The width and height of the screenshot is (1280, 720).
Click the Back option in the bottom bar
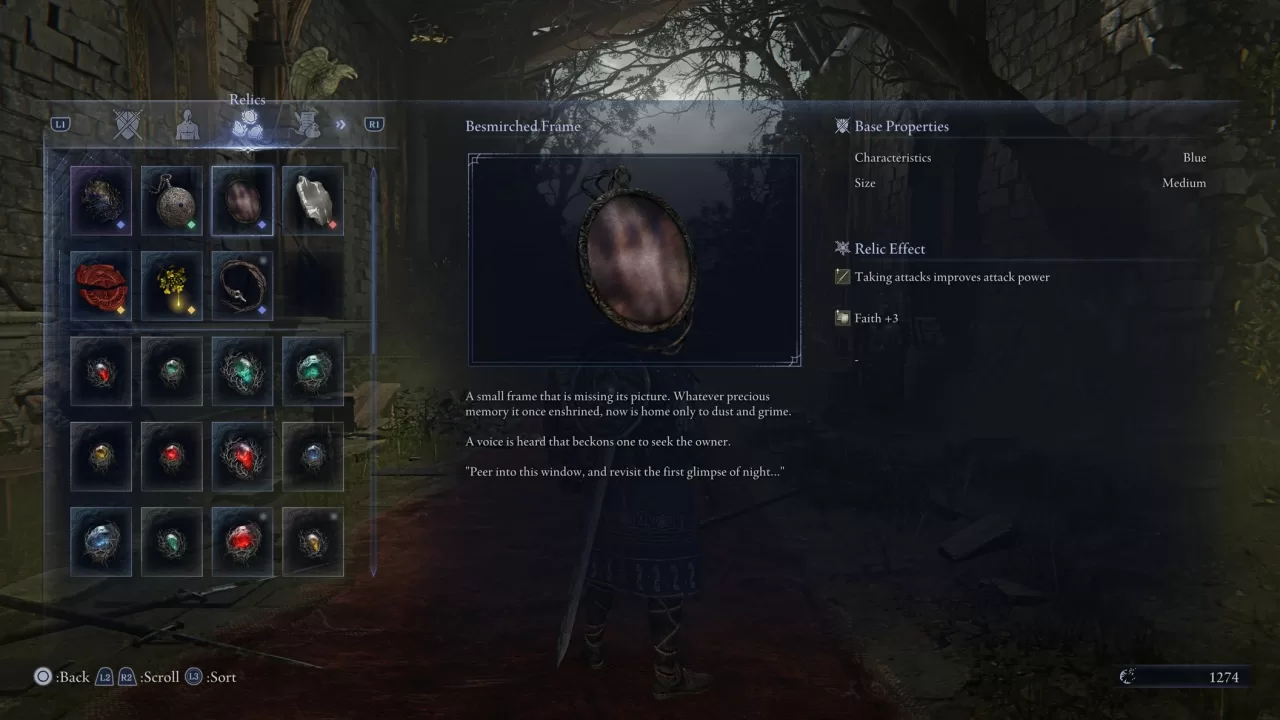60,677
